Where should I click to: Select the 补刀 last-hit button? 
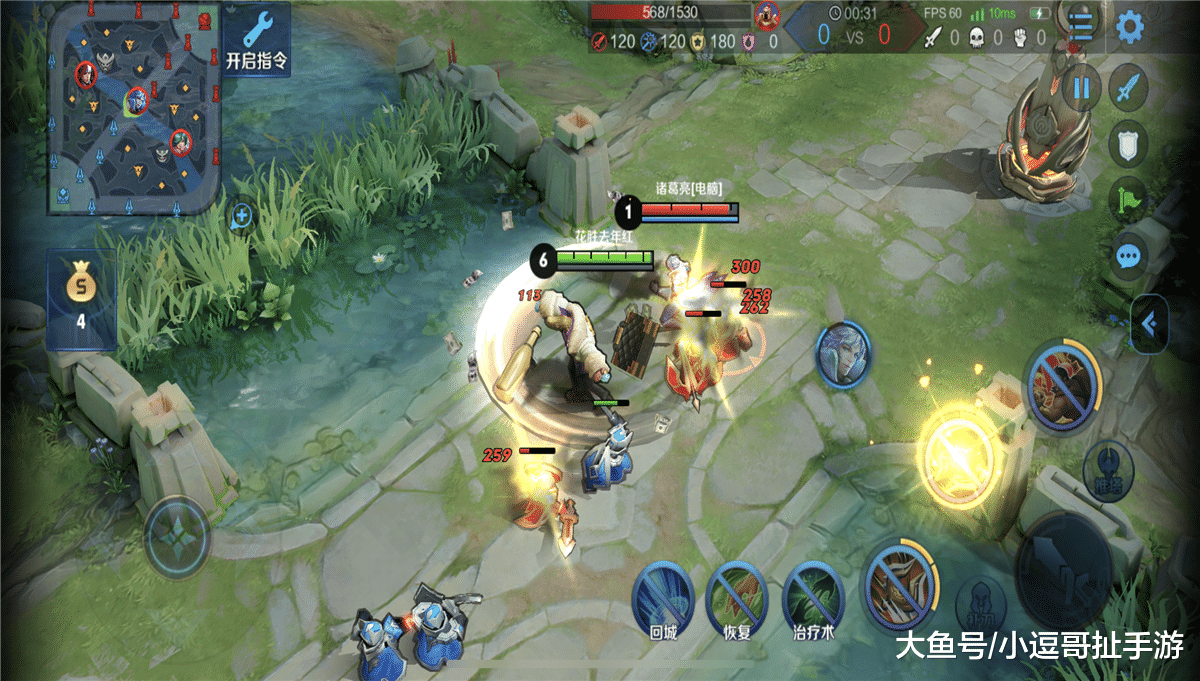(980, 604)
